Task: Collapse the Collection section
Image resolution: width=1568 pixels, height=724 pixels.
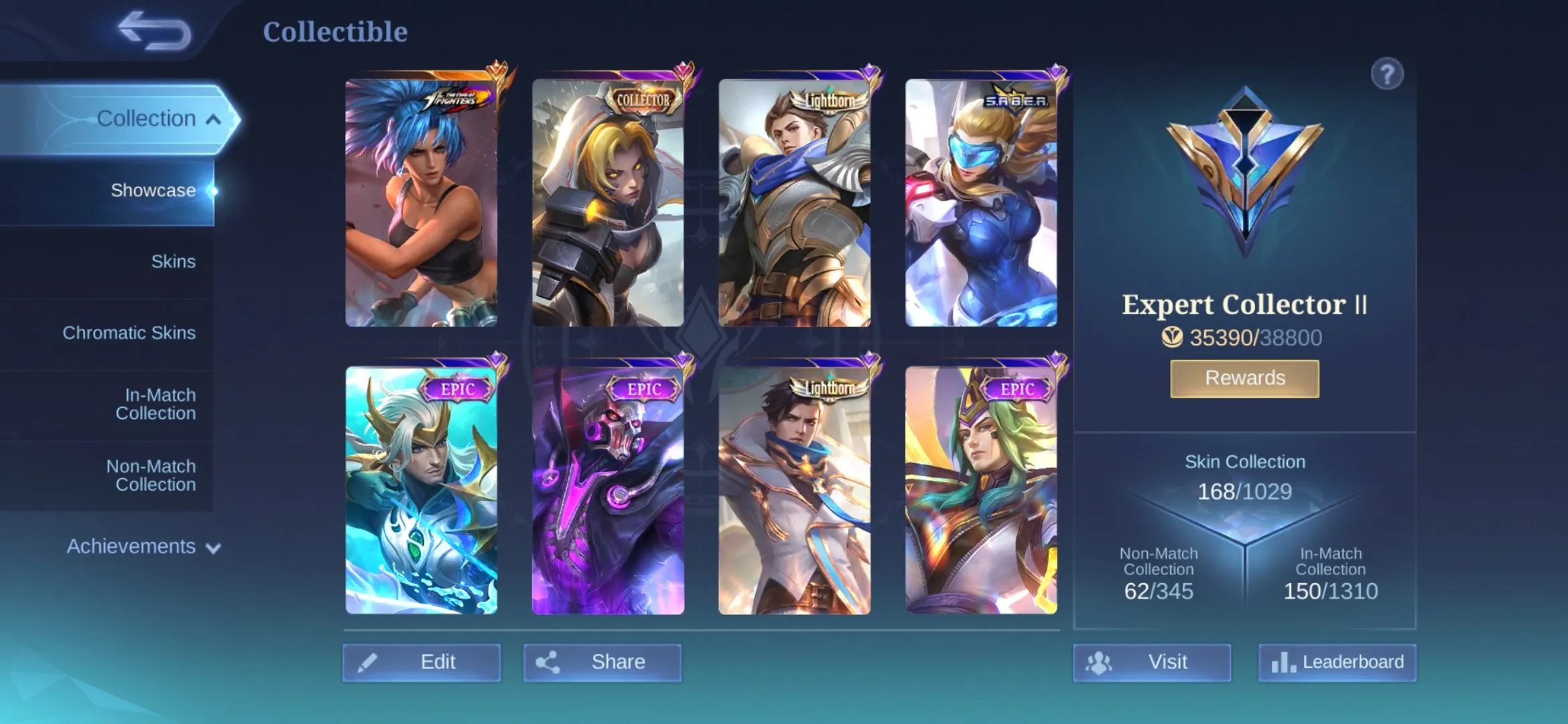Action: tap(147, 118)
